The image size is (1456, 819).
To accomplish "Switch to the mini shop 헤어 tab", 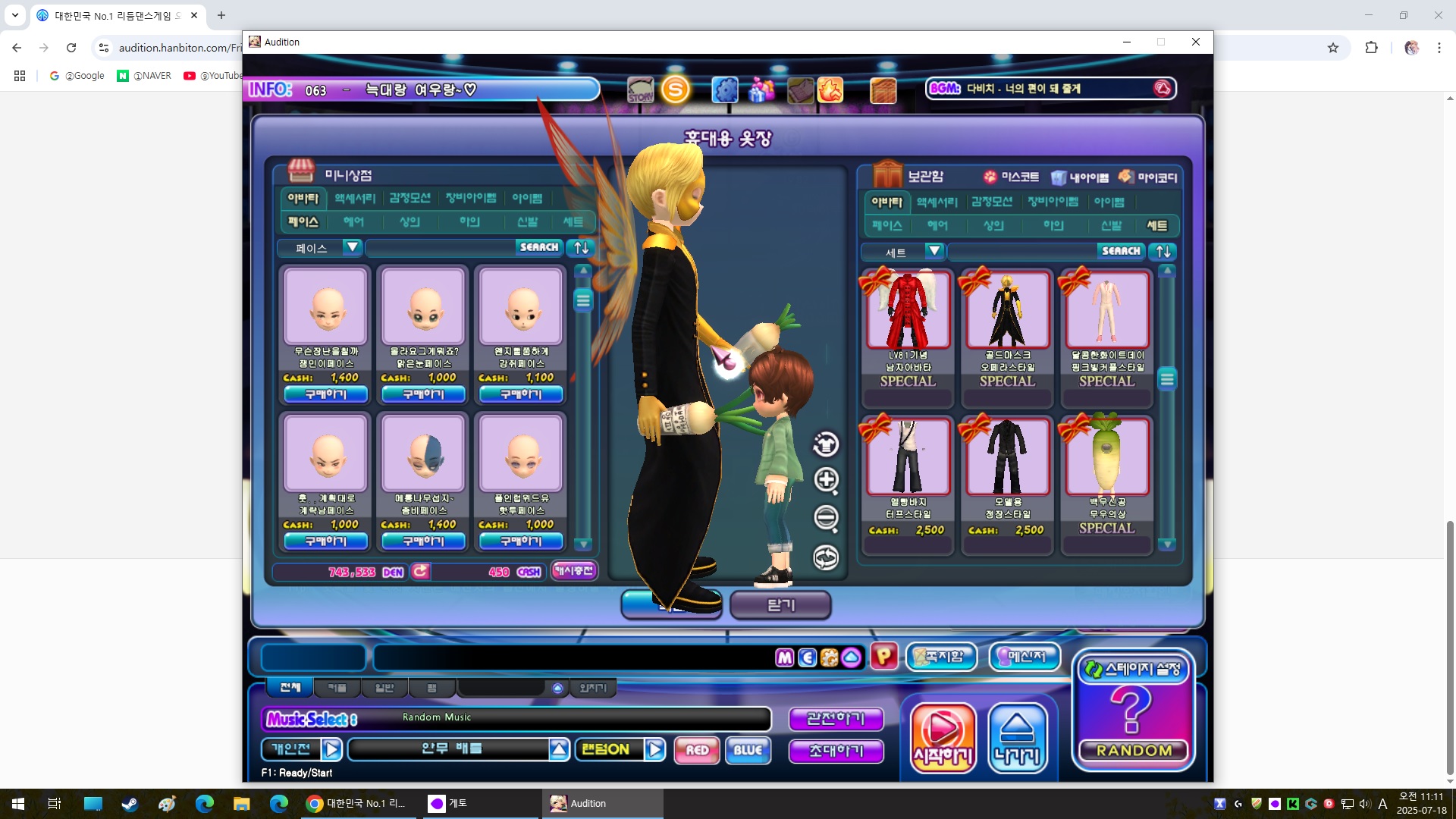I will tap(353, 222).
